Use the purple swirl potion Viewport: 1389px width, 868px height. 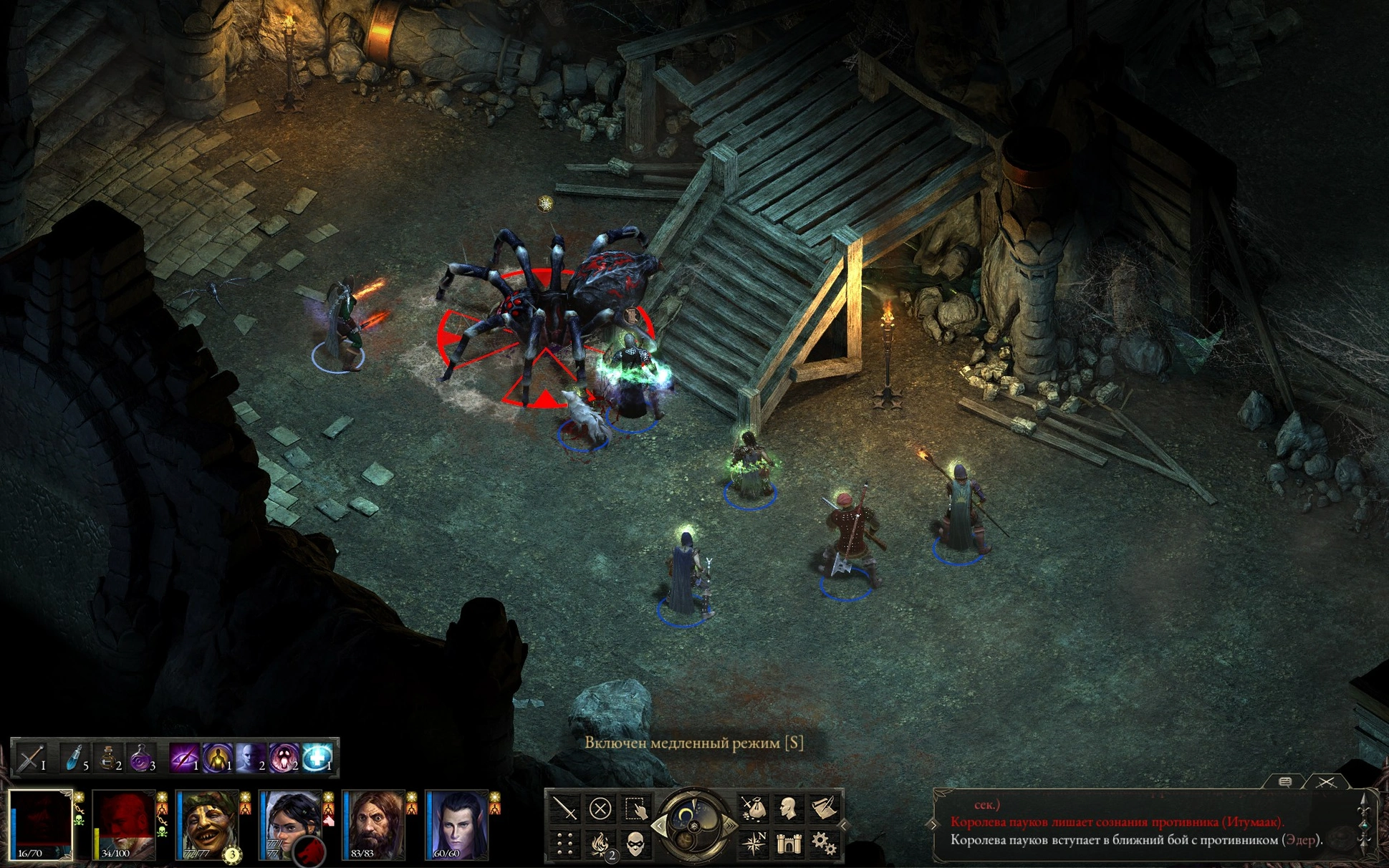pos(141,758)
